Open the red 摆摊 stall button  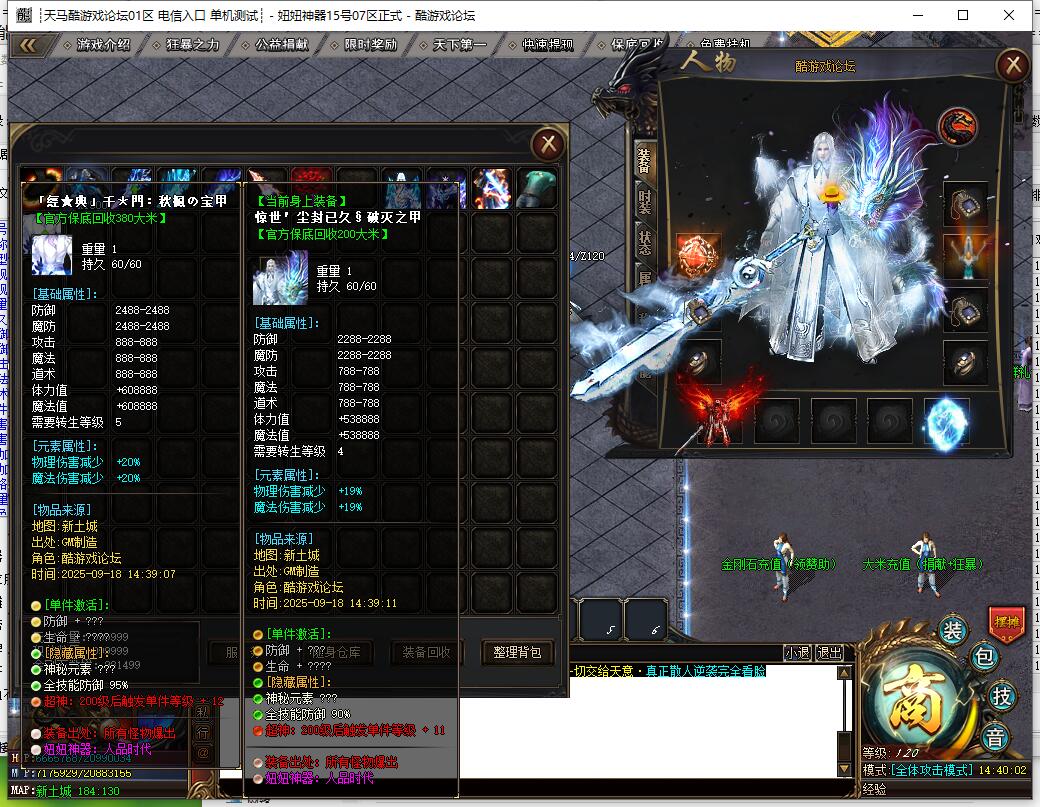(1006, 623)
